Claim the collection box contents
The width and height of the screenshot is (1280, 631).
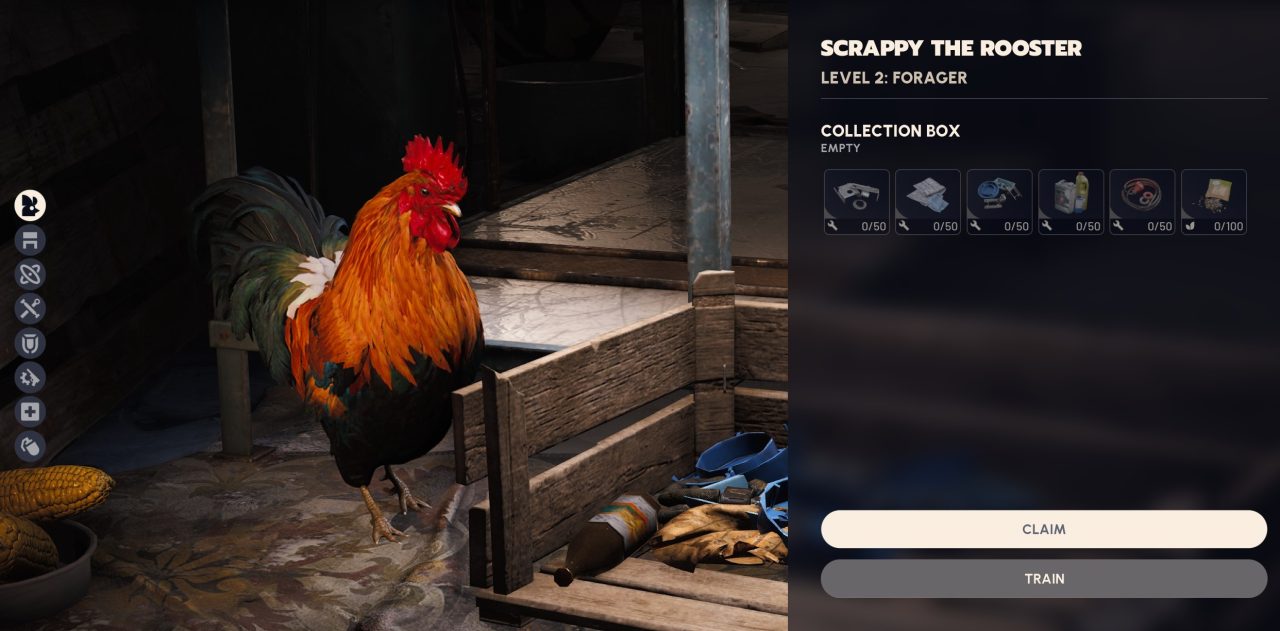click(1043, 529)
